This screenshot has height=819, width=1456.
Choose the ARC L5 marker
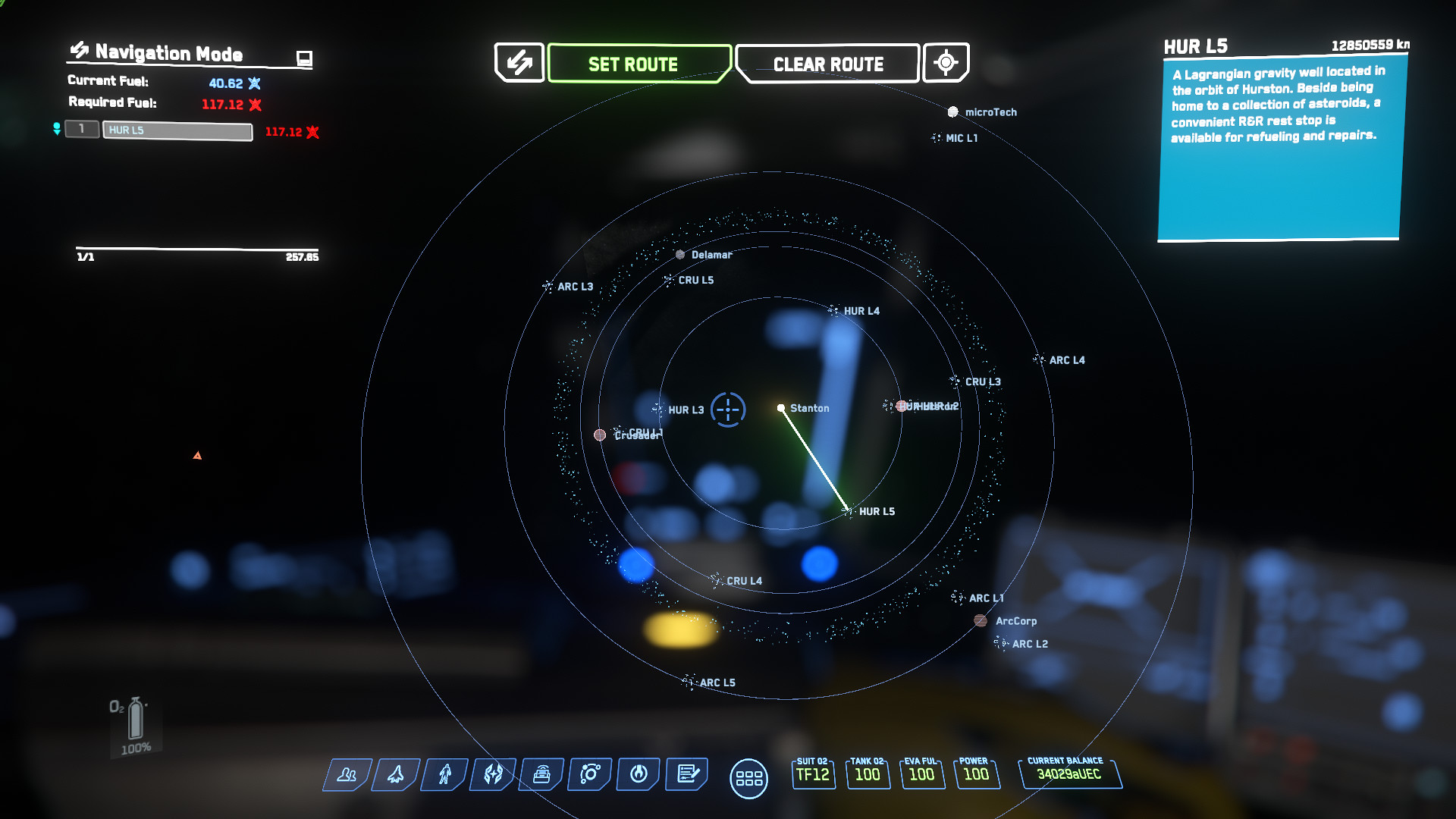coord(689,682)
